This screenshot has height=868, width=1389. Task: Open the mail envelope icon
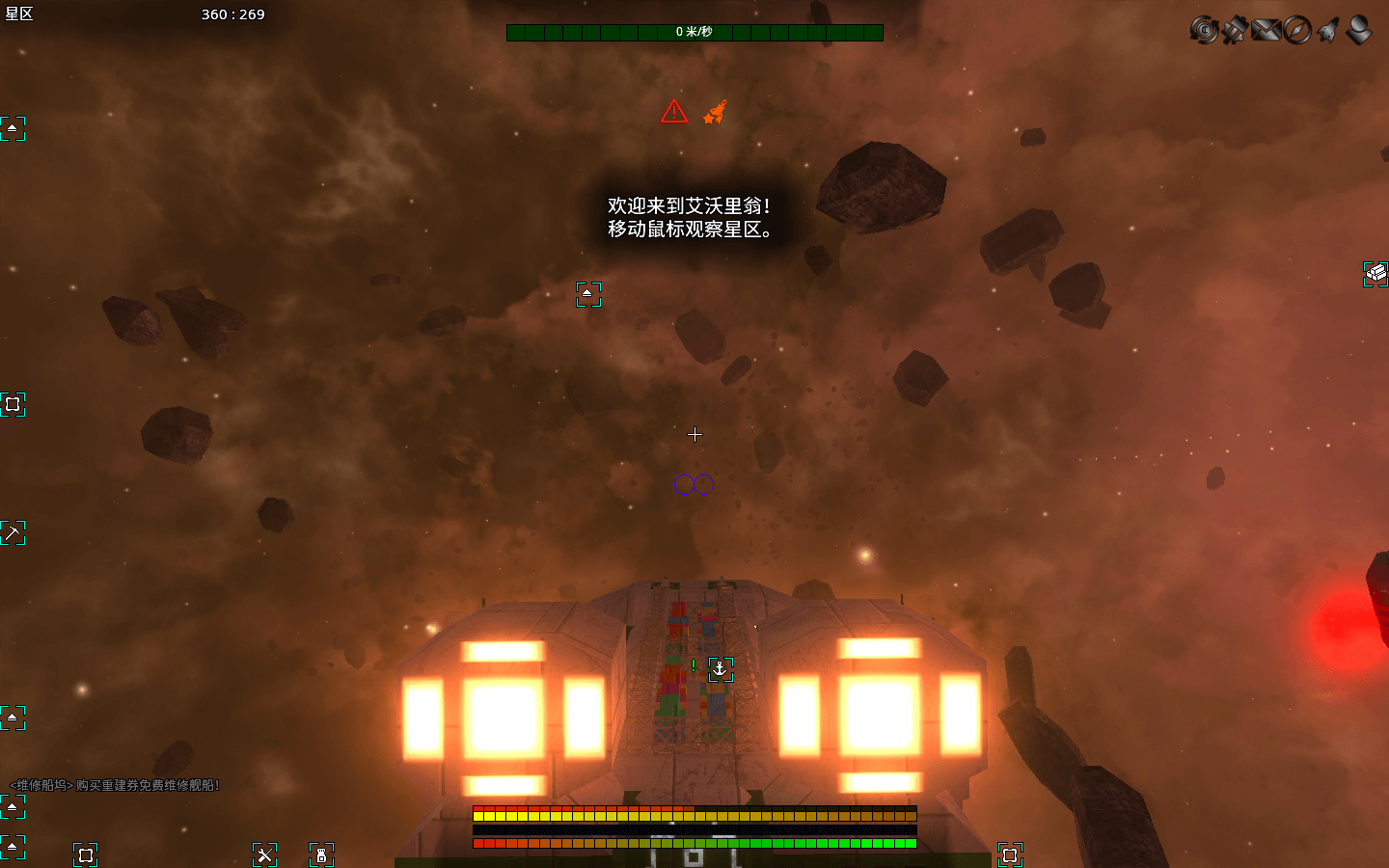coord(1266,30)
